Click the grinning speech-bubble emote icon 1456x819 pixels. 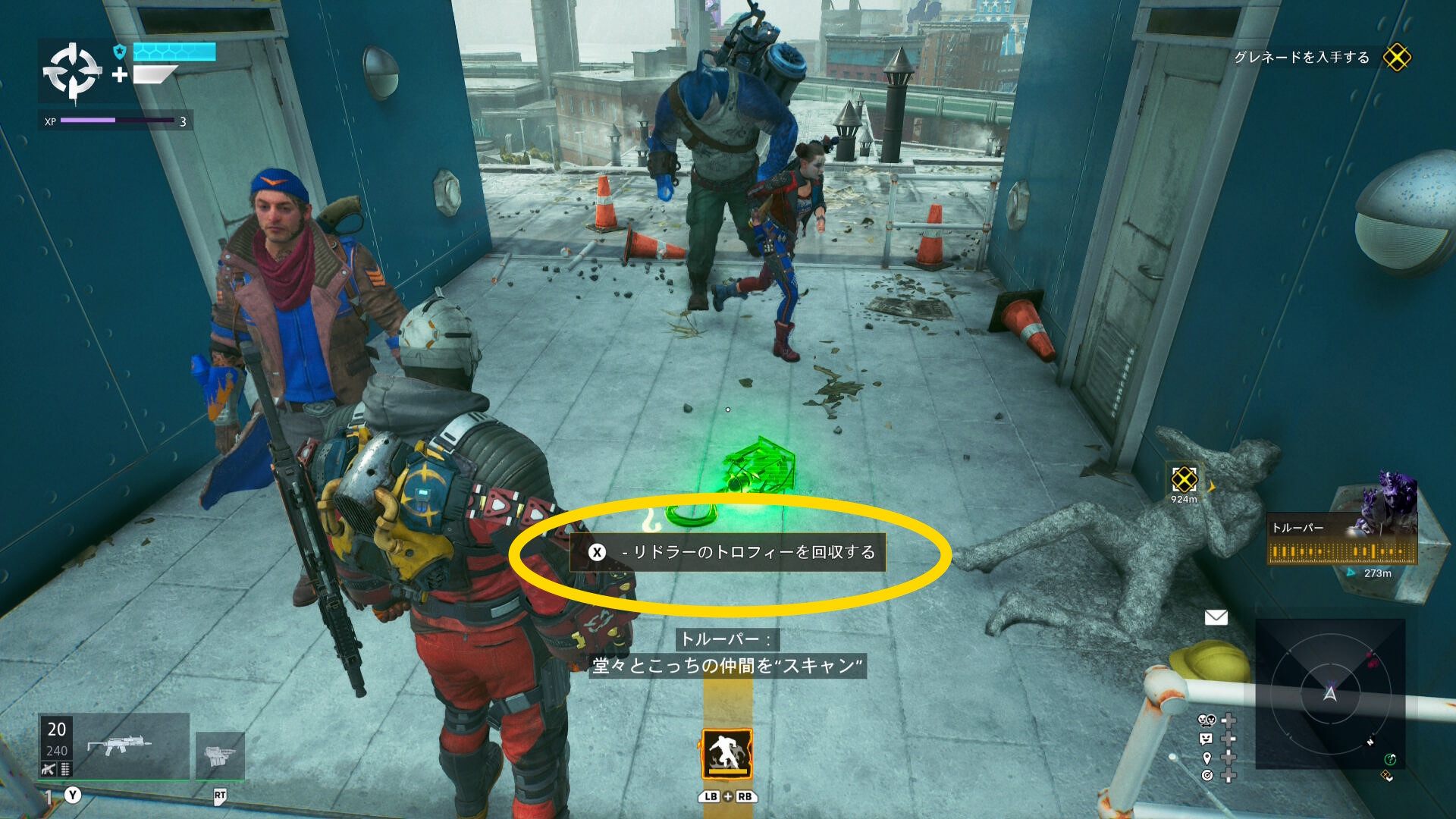coord(1207,739)
